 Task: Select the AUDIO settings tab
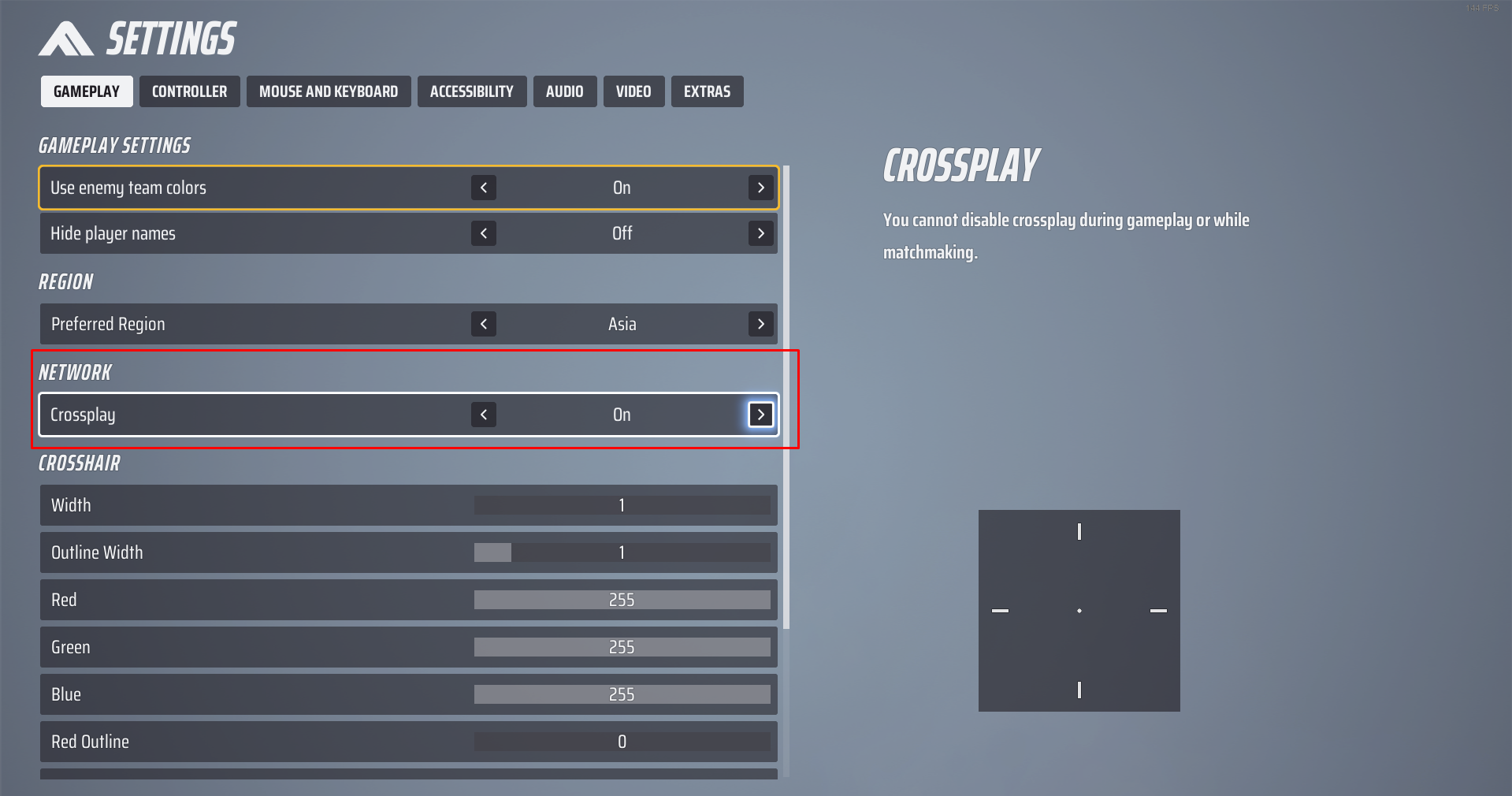564,91
